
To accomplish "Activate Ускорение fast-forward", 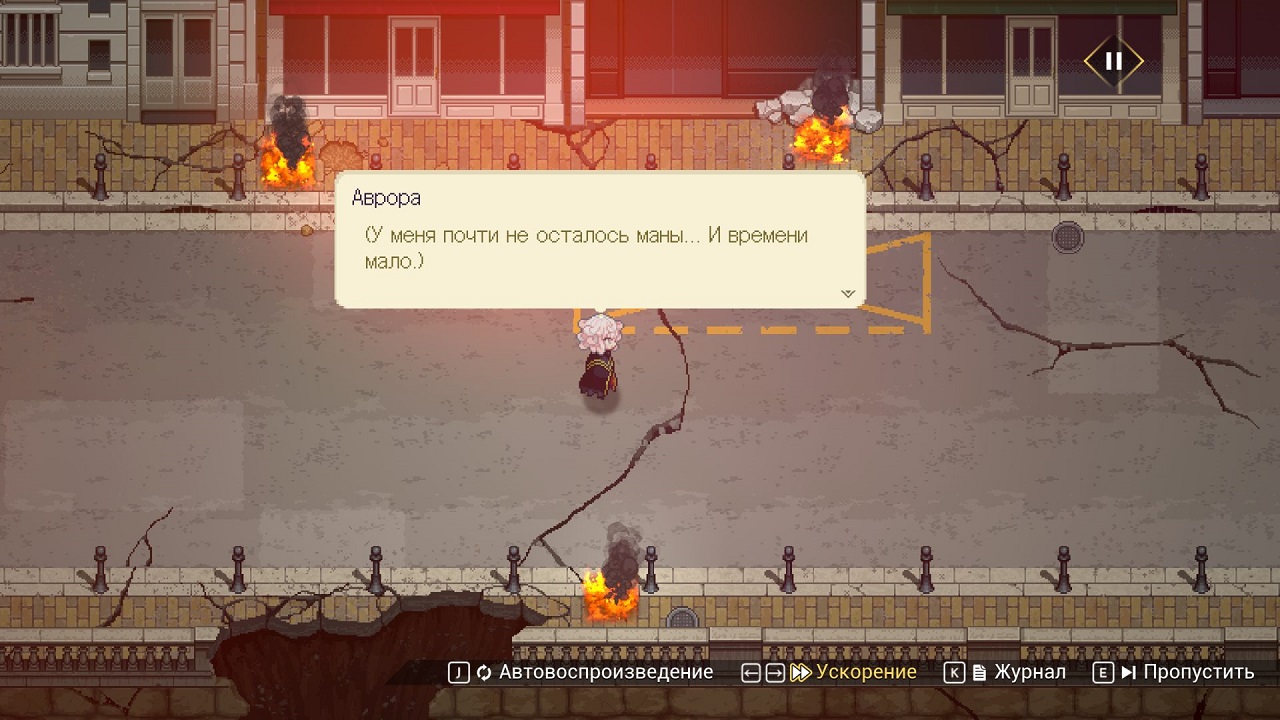I will 854,673.
